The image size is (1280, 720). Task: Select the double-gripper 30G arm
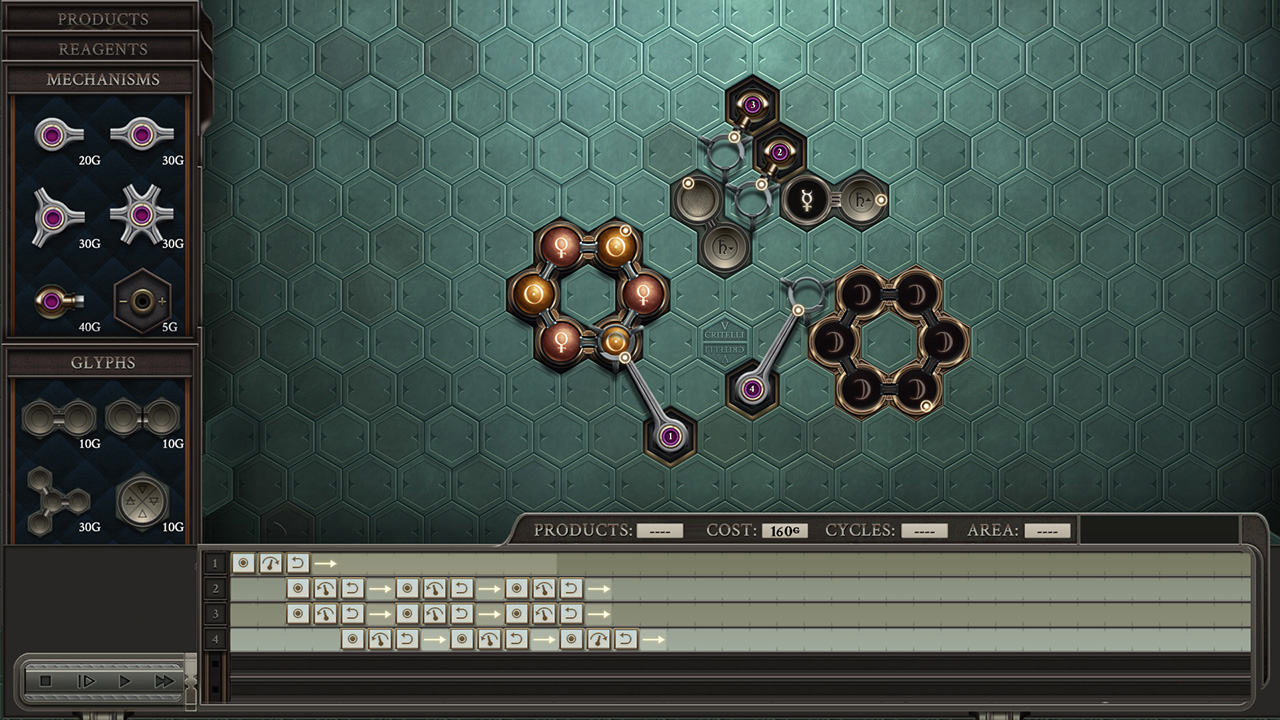click(141, 133)
